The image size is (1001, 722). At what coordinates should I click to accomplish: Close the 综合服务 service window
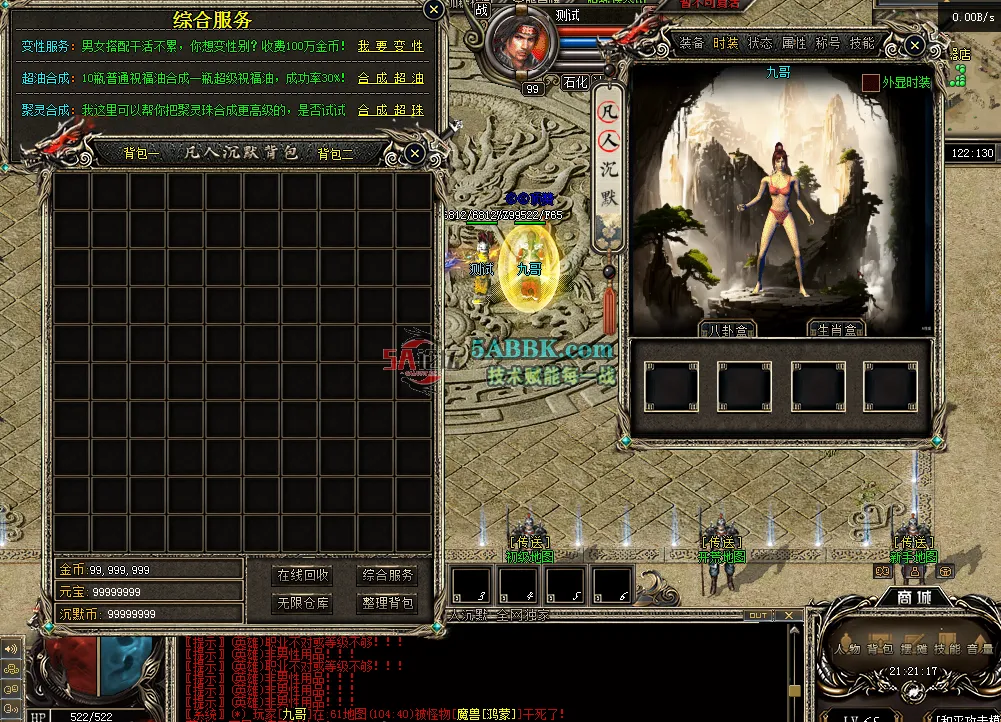(433, 10)
